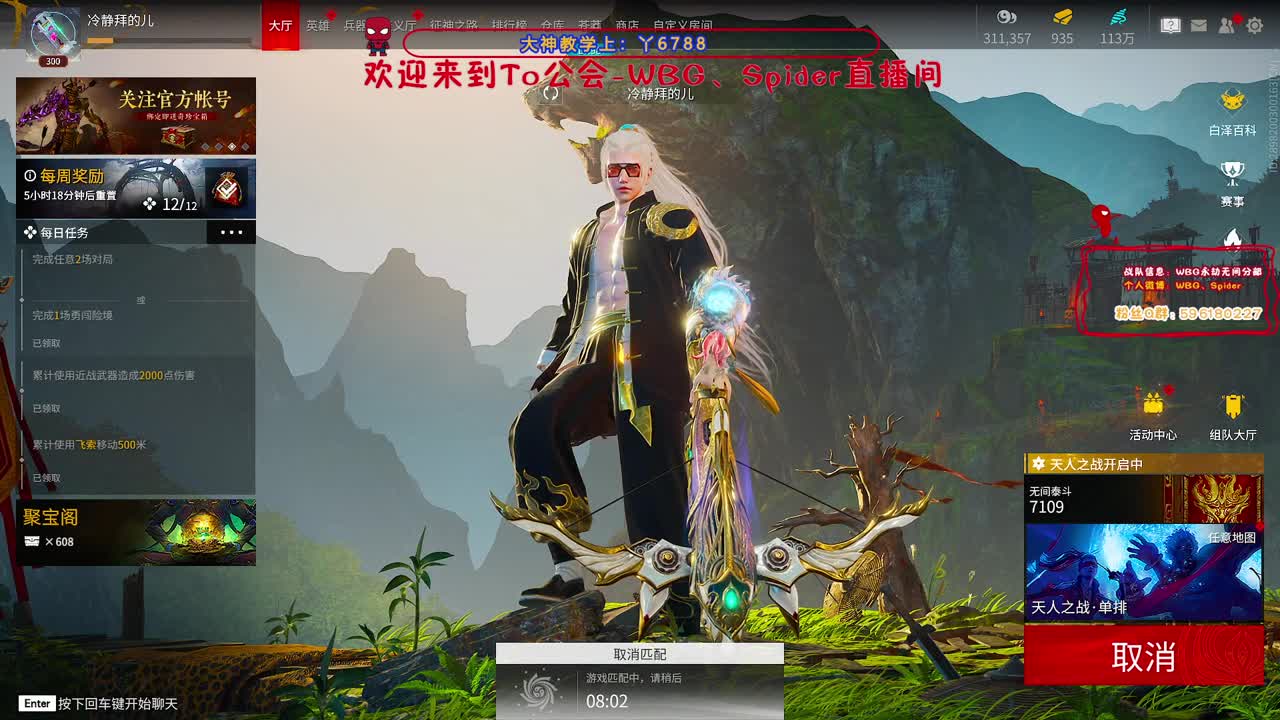This screenshot has width=1280, height=720.
Task: Click the spiral currency showing 113万
Action: pyautogui.click(x=1117, y=28)
